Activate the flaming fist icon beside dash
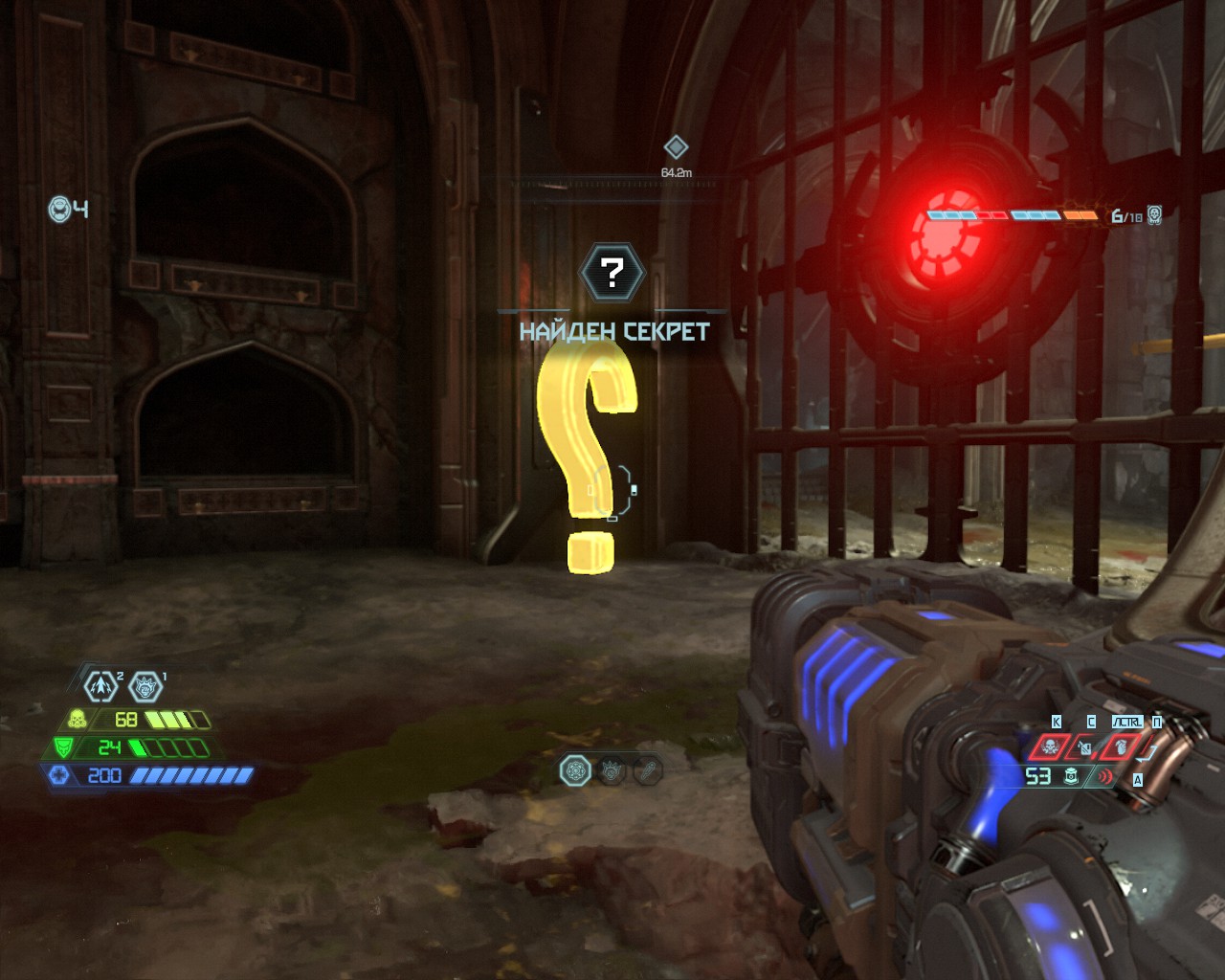1225x980 pixels. tap(145, 685)
